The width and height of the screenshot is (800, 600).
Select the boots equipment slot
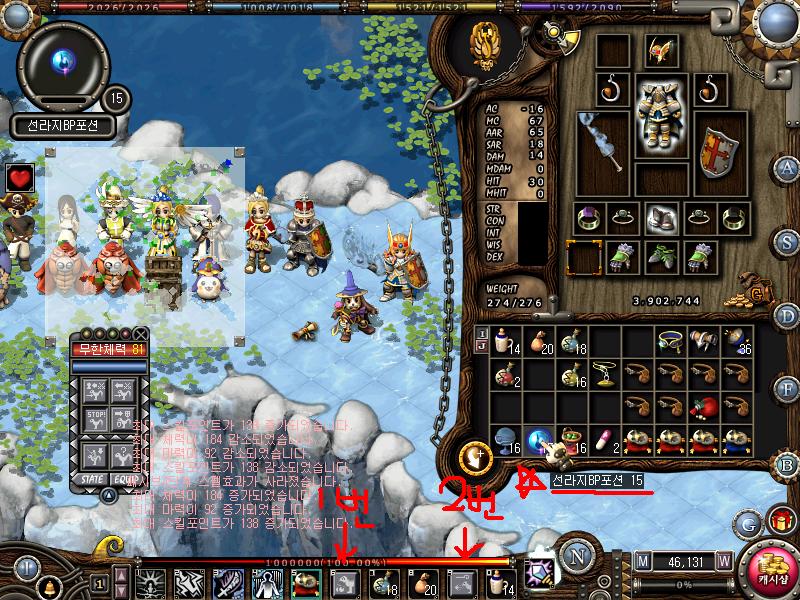[659, 217]
